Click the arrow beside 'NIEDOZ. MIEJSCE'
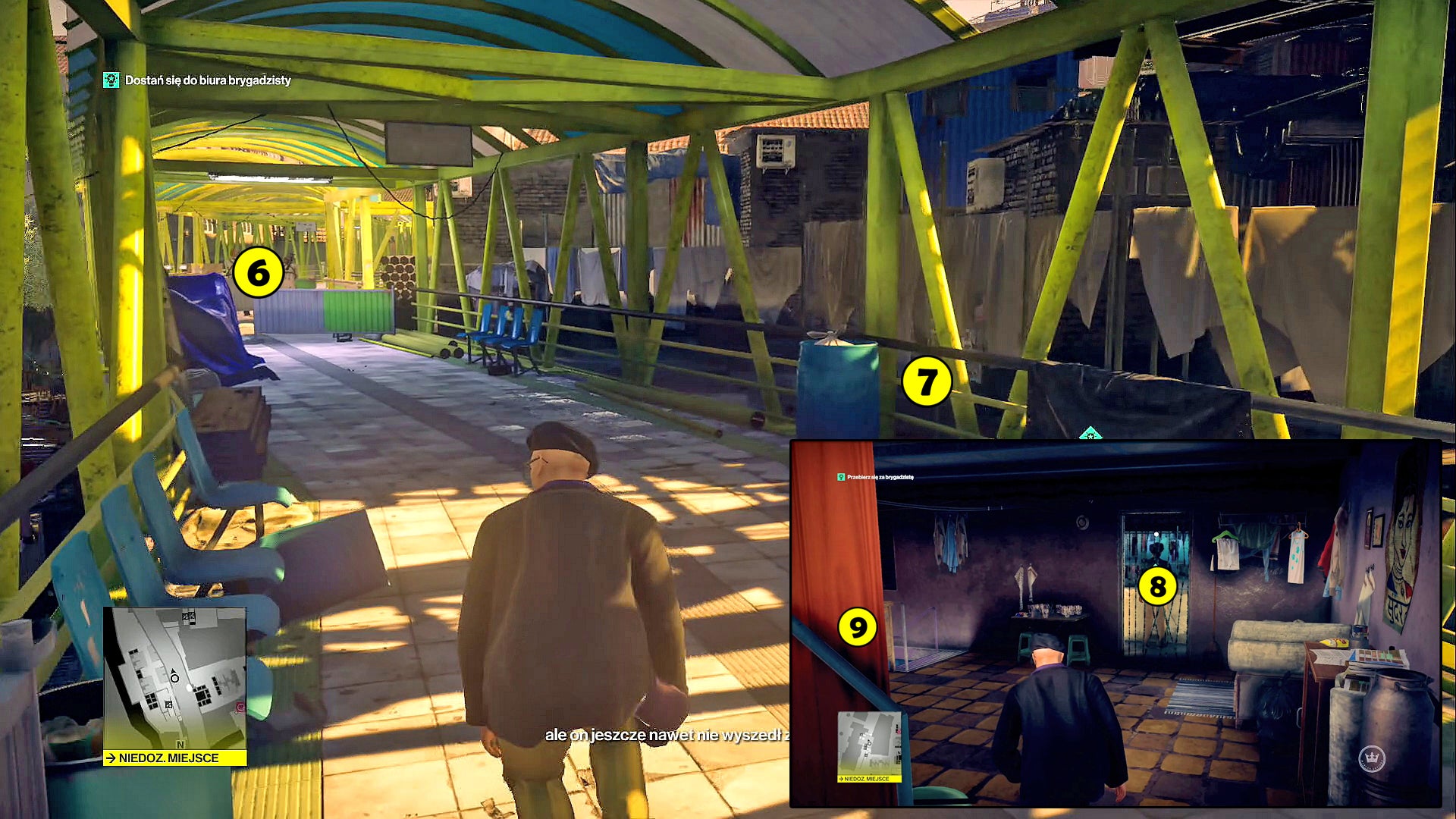Image resolution: width=1456 pixels, height=819 pixels. [x=110, y=757]
